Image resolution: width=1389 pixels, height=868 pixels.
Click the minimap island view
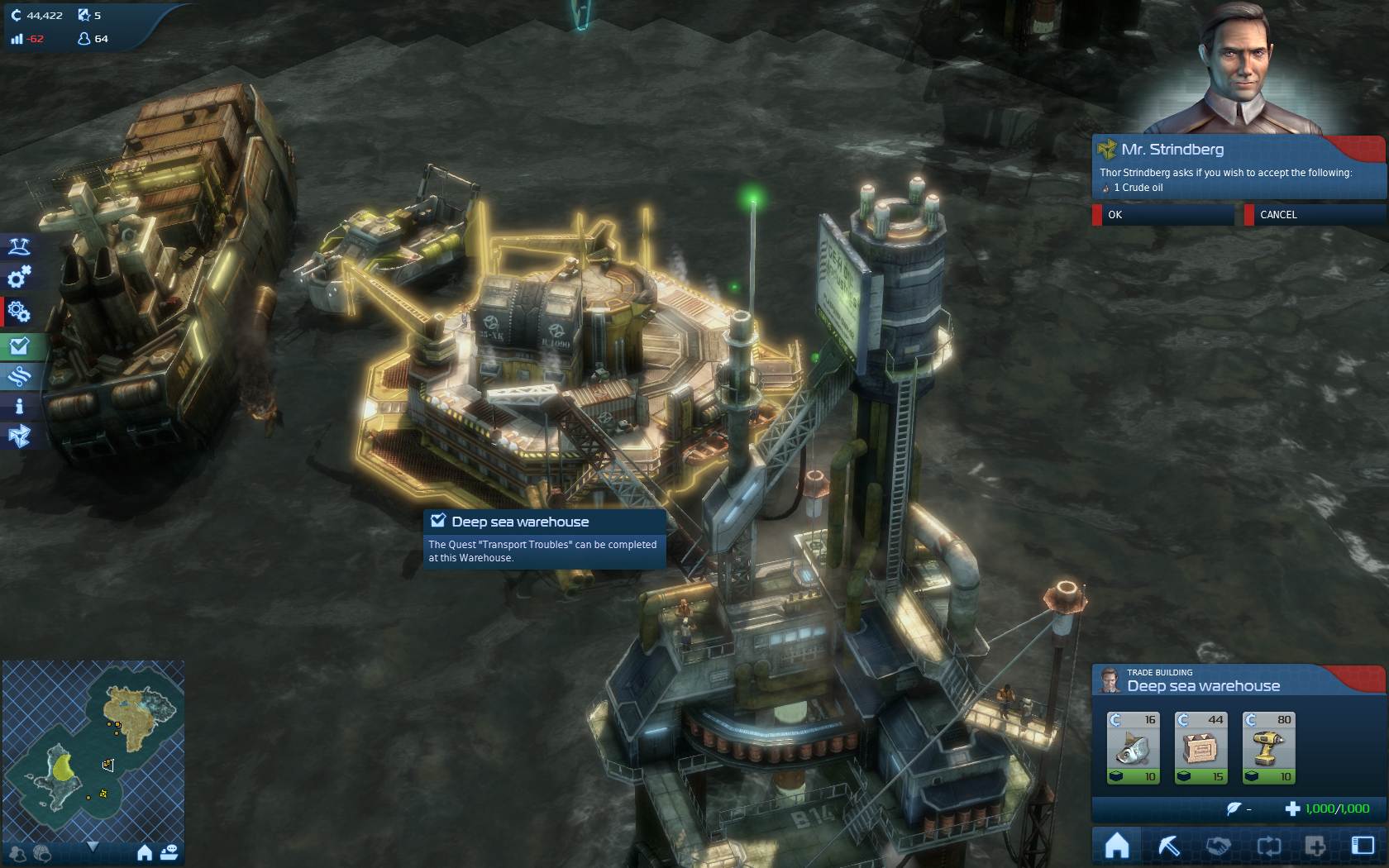[93, 748]
